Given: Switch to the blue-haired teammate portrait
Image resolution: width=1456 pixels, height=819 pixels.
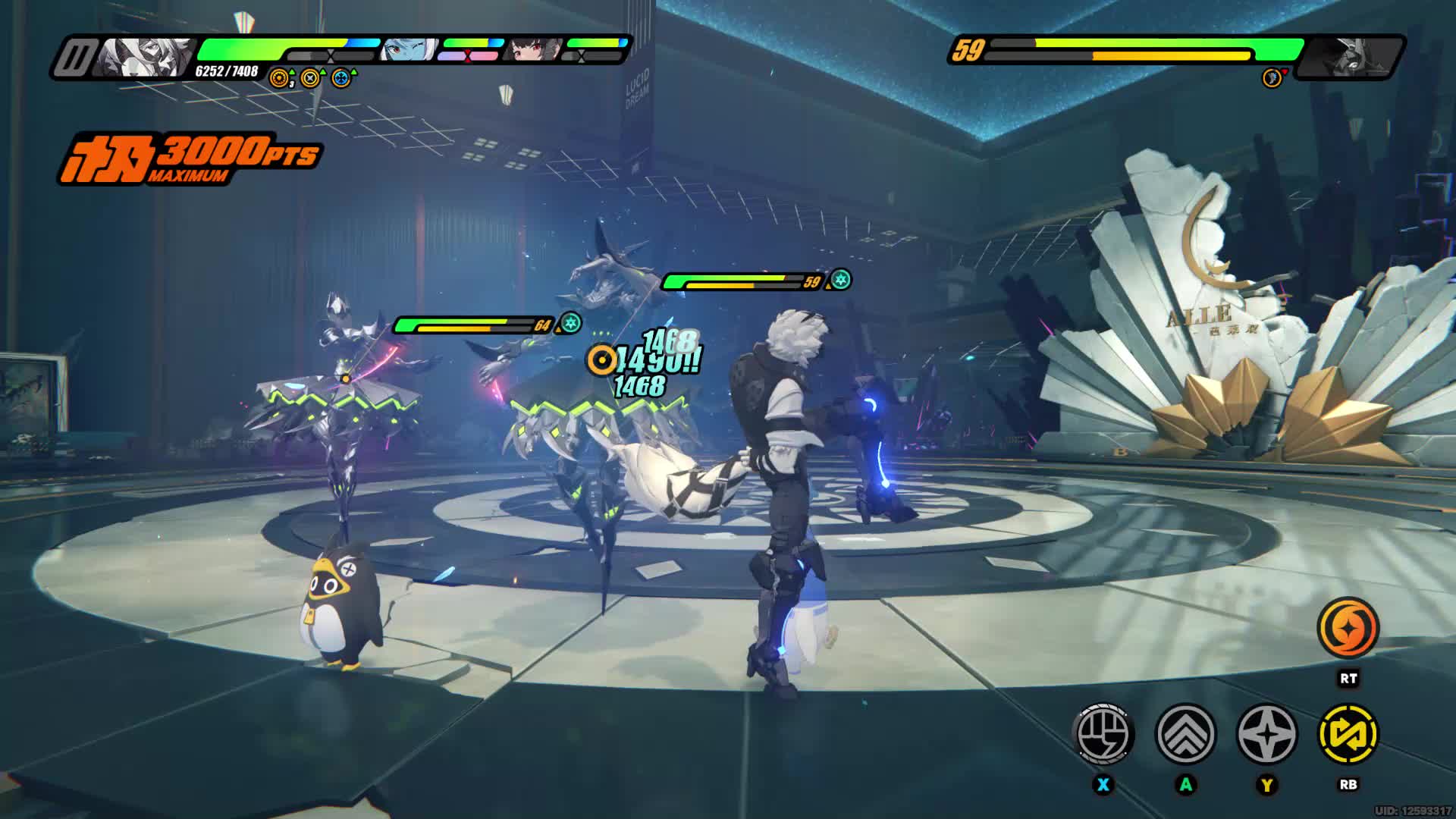Looking at the screenshot, I should pos(409,50).
